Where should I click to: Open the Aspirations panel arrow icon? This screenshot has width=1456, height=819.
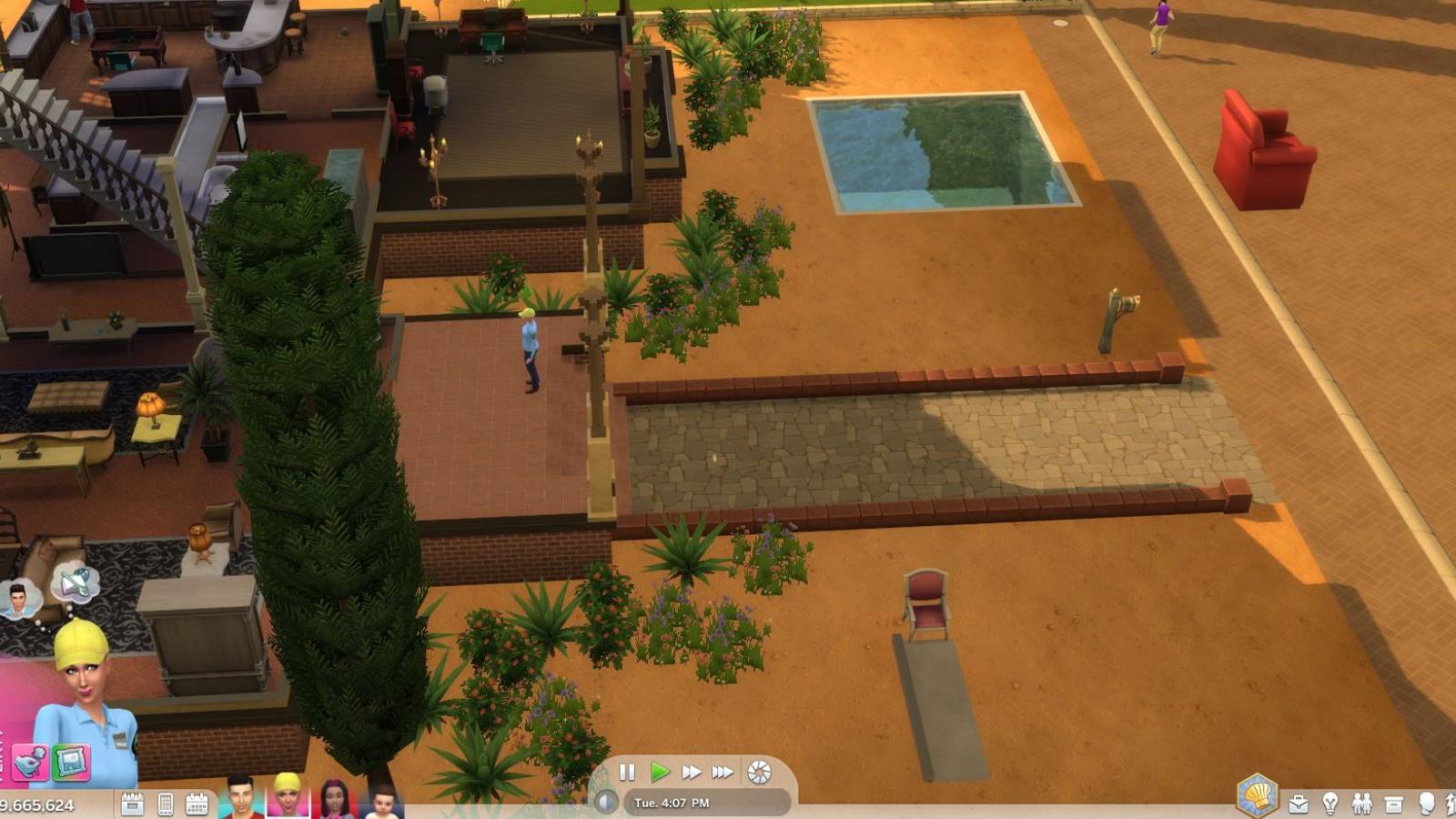pyautogui.click(x=1452, y=804)
